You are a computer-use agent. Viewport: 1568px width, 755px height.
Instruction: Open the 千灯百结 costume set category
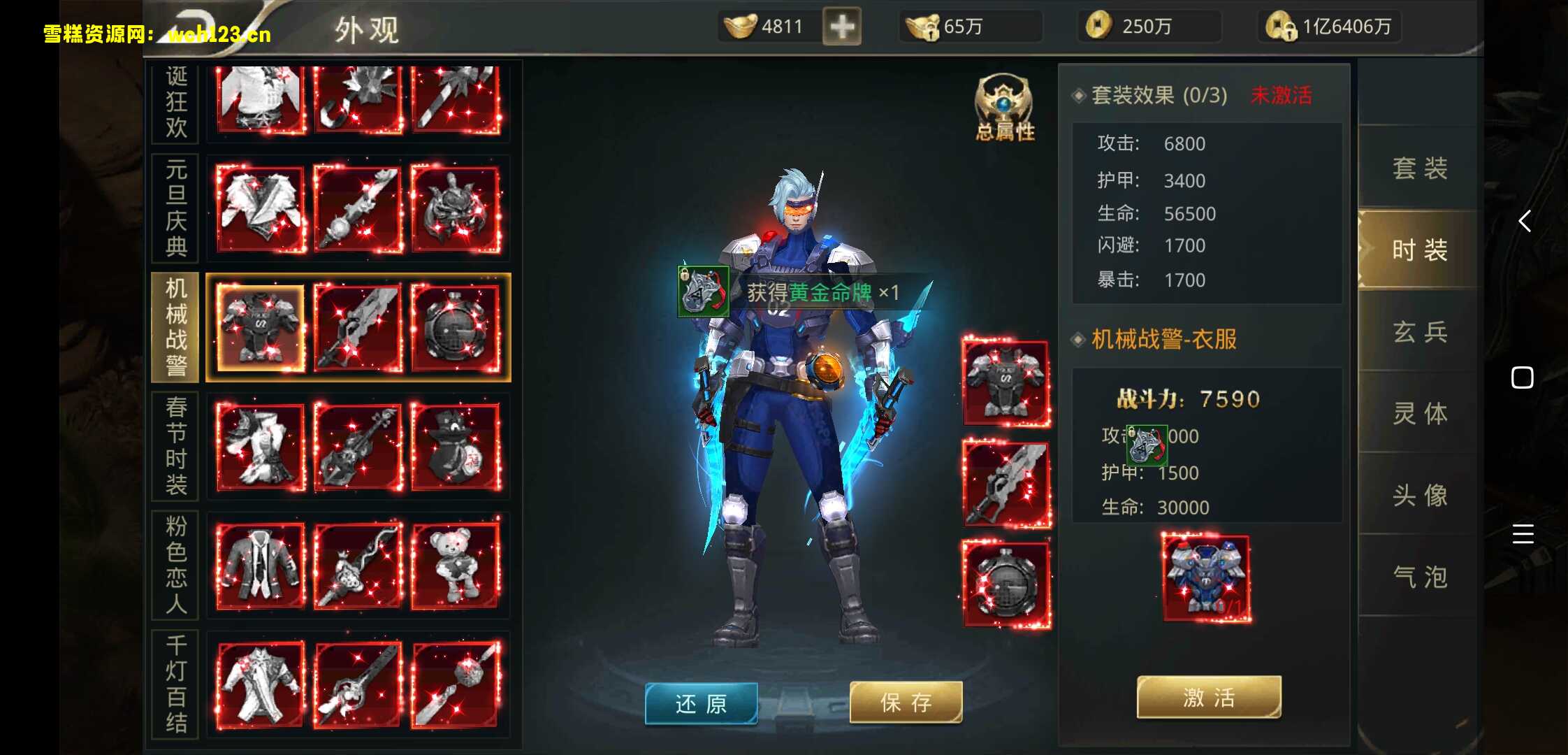pyautogui.click(x=176, y=684)
